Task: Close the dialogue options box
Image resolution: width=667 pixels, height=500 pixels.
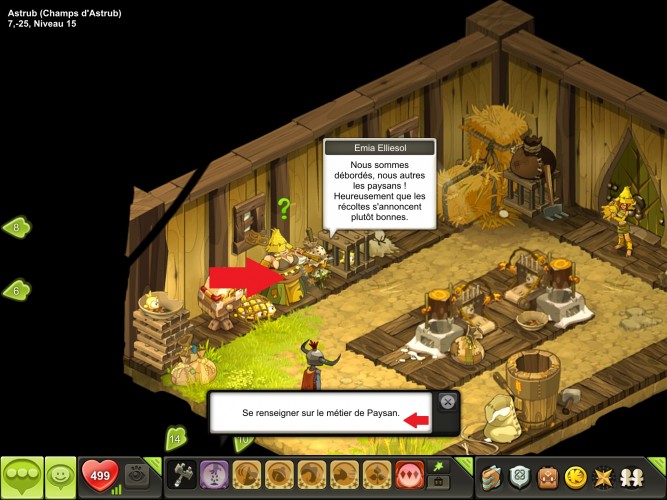Action: click(x=448, y=402)
